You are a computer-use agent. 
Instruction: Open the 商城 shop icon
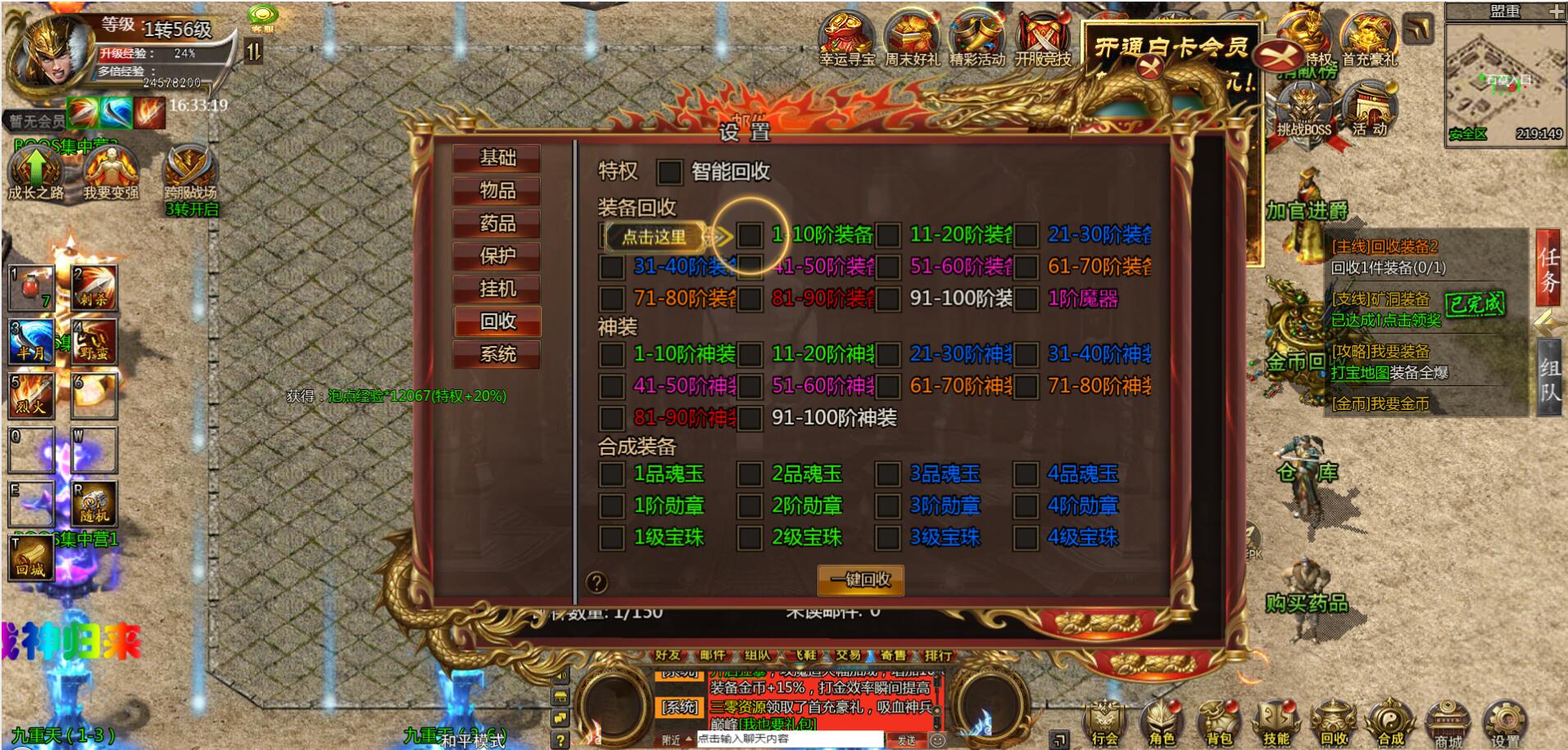[1448, 723]
